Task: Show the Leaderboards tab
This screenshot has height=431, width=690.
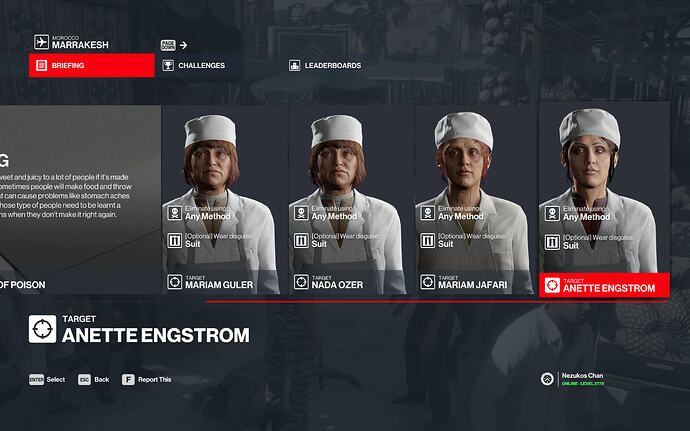Action: pos(325,66)
